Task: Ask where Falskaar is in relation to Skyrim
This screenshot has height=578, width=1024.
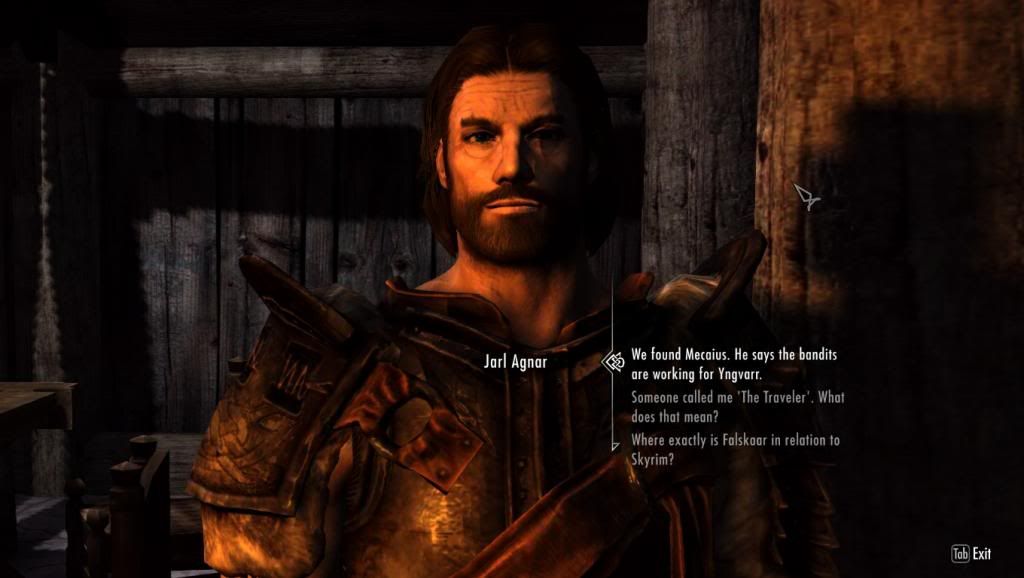Action: click(734, 449)
